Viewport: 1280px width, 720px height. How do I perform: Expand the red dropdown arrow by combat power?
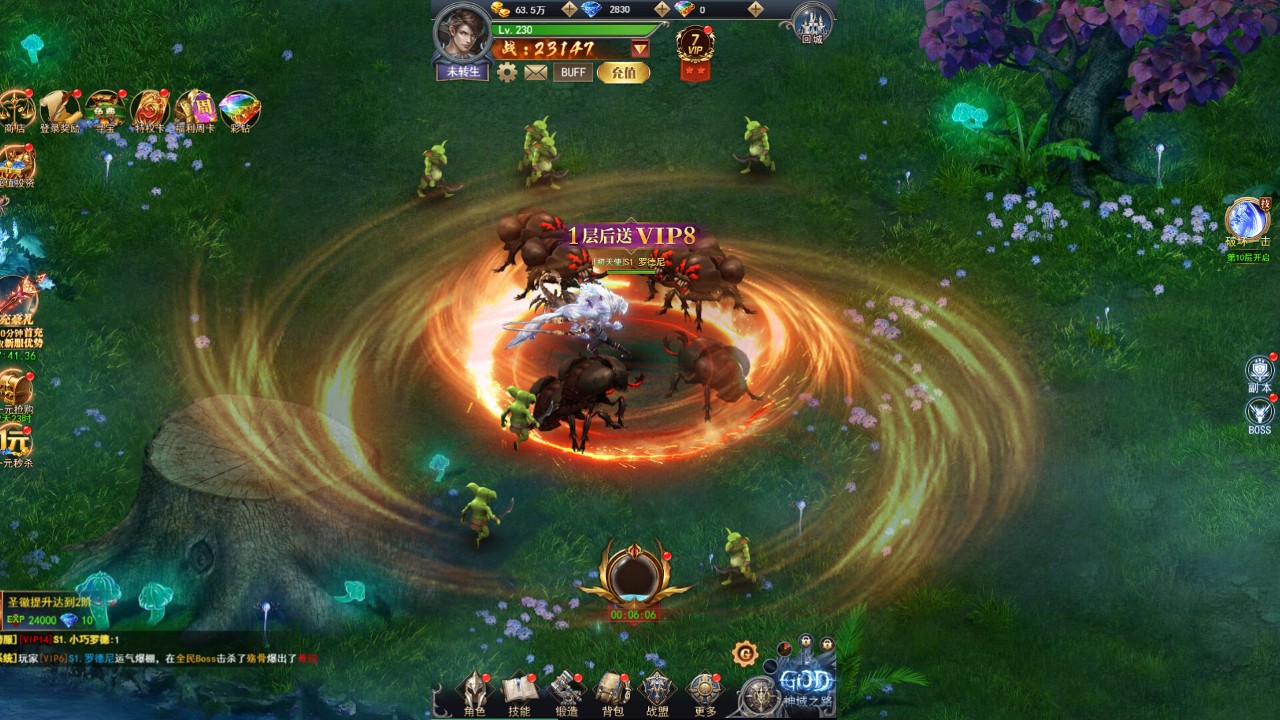pyautogui.click(x=640, y=48)
